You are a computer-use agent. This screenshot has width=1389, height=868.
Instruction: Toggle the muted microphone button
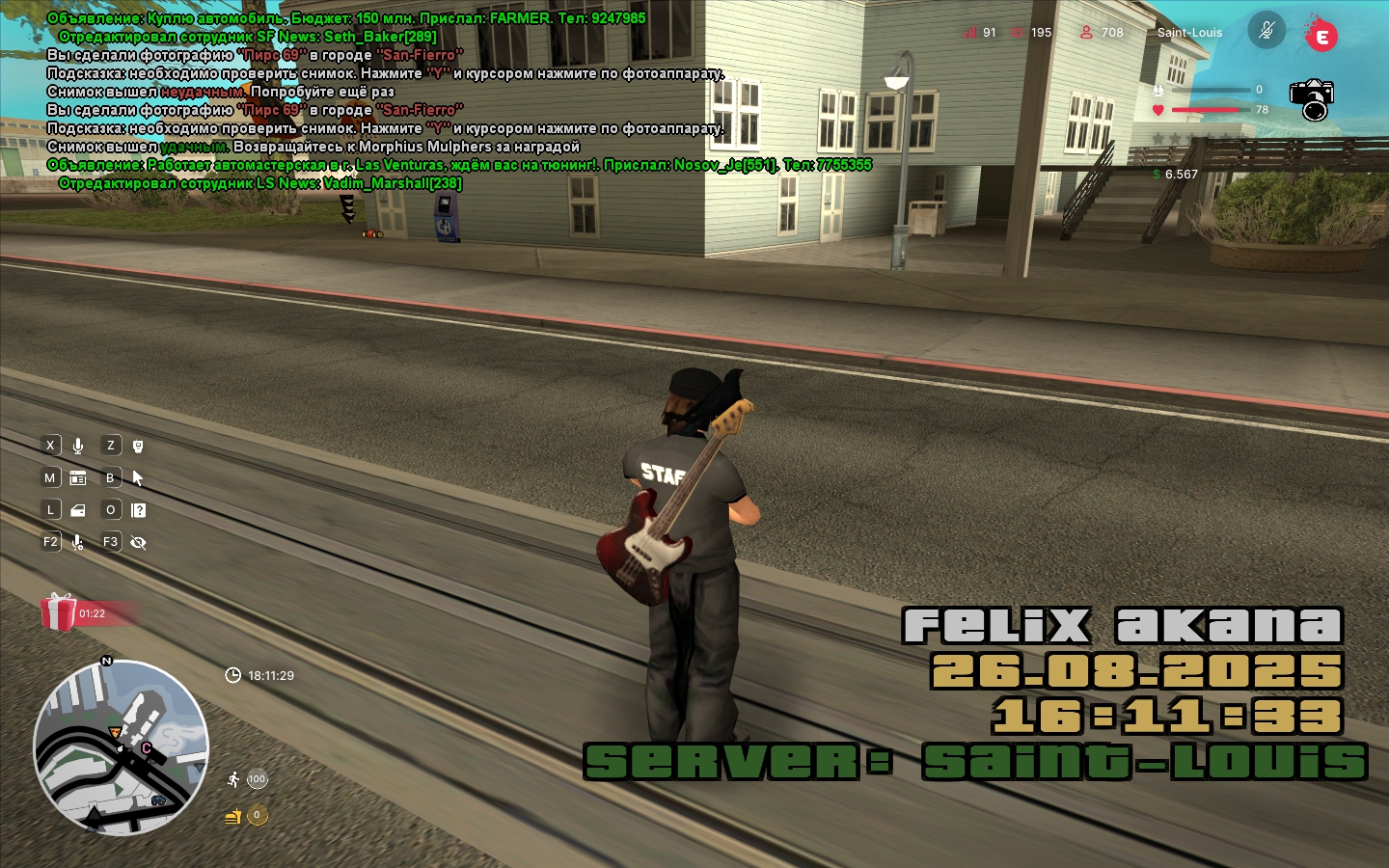[x=1266, y=31]
